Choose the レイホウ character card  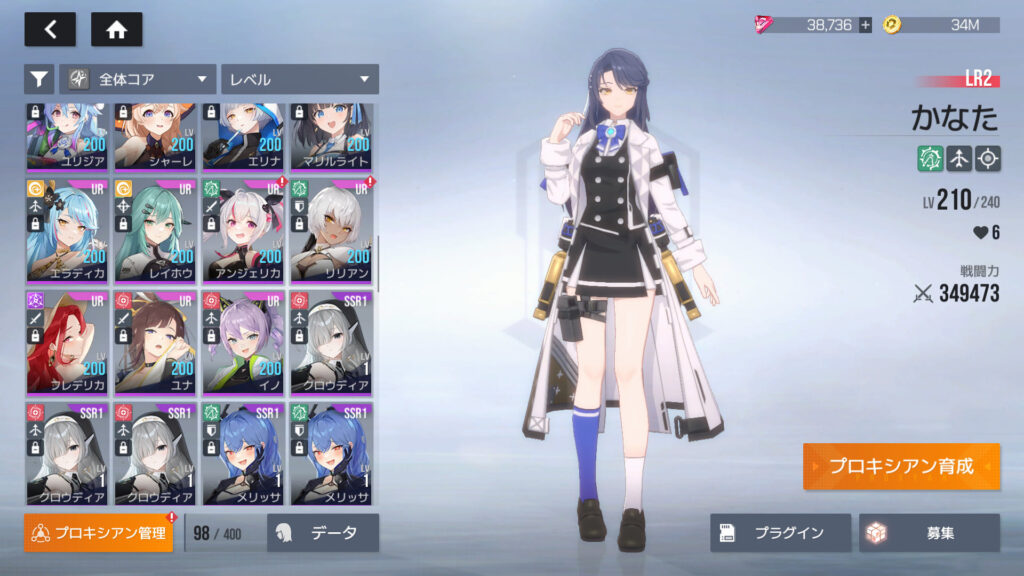155,230
